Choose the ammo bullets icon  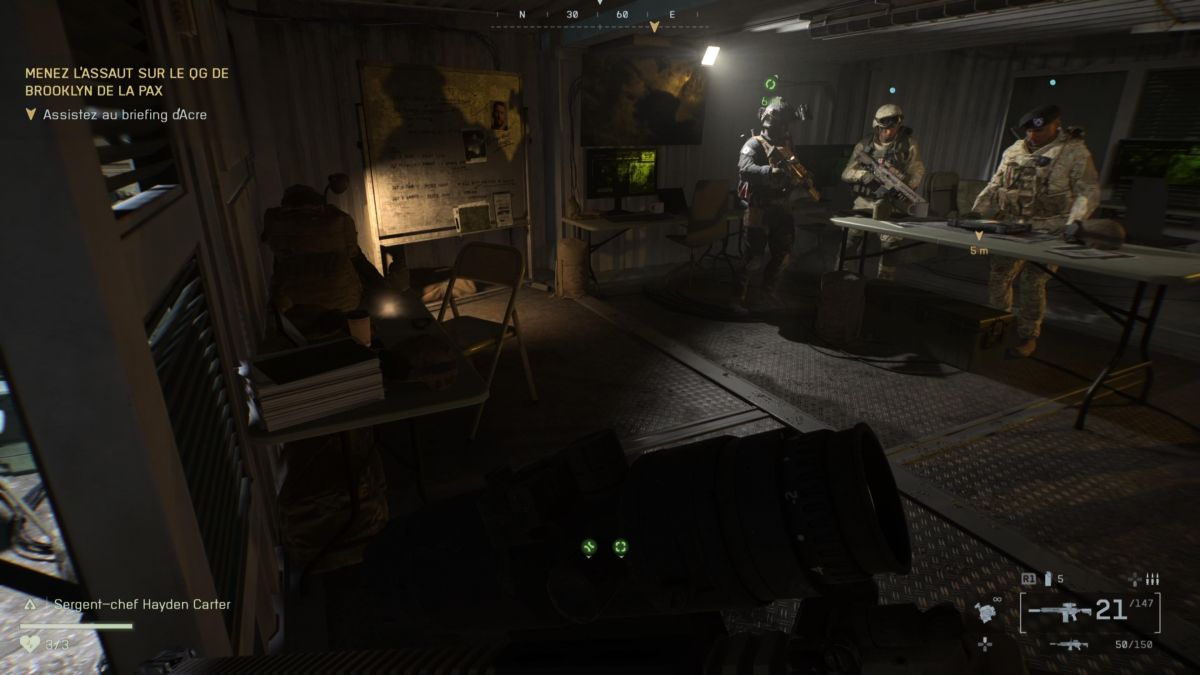[x=1152, y=579]
